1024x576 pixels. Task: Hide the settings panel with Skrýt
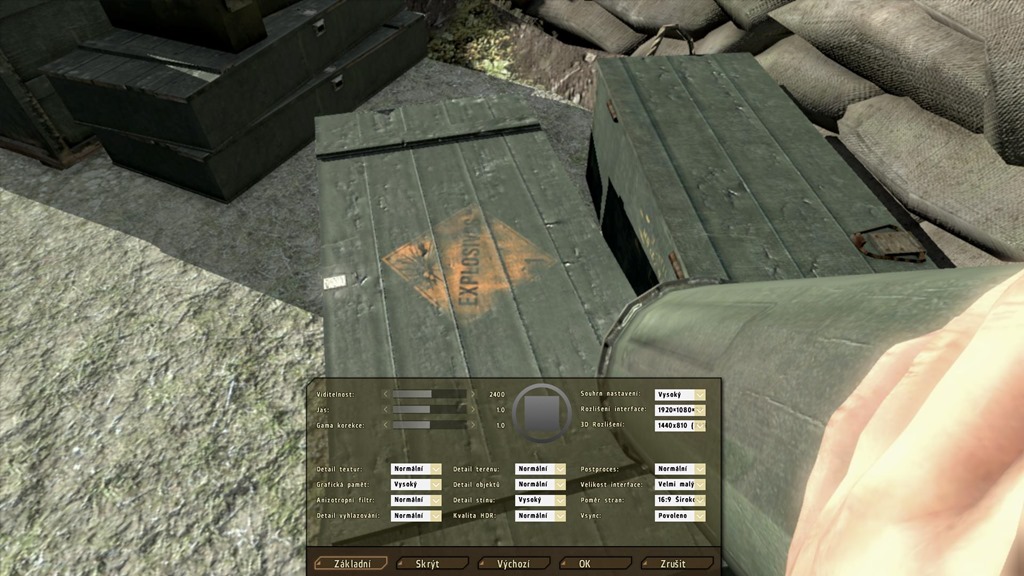click(x=433, y=564)
